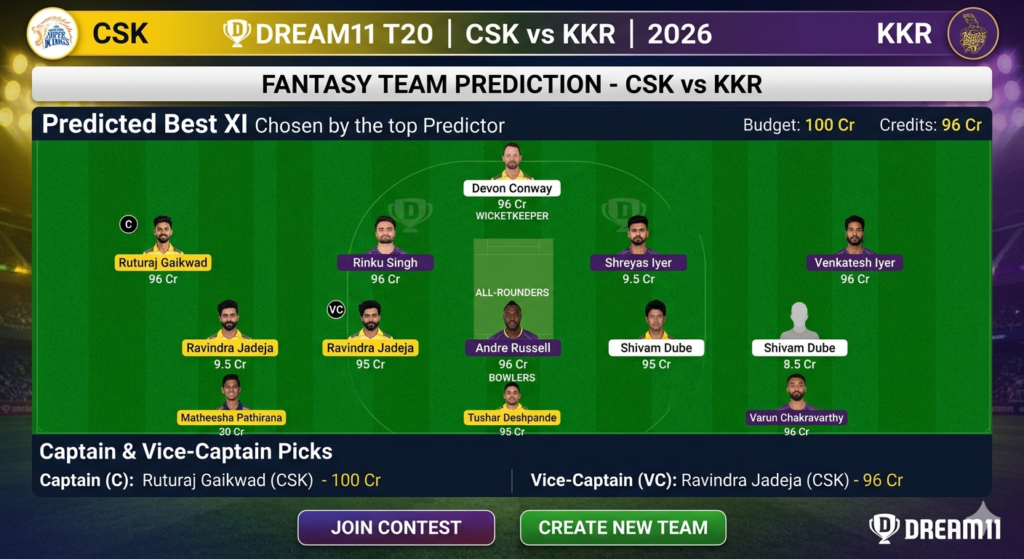The width and height of the screenshot is (1024, 559).
Task: Join the contest
Action: [x=396, y=527]
